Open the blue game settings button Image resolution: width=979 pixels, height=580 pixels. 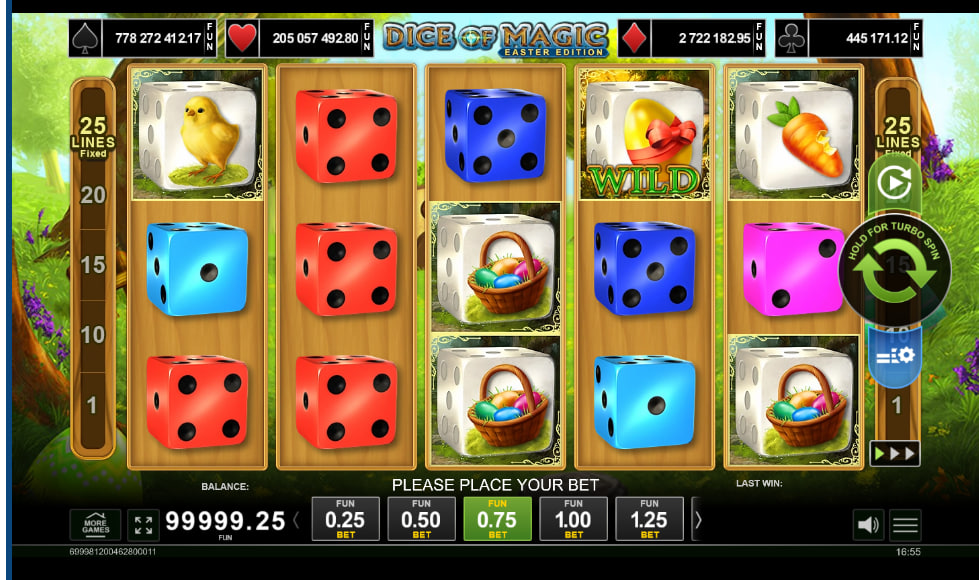[x=895, y=355]
